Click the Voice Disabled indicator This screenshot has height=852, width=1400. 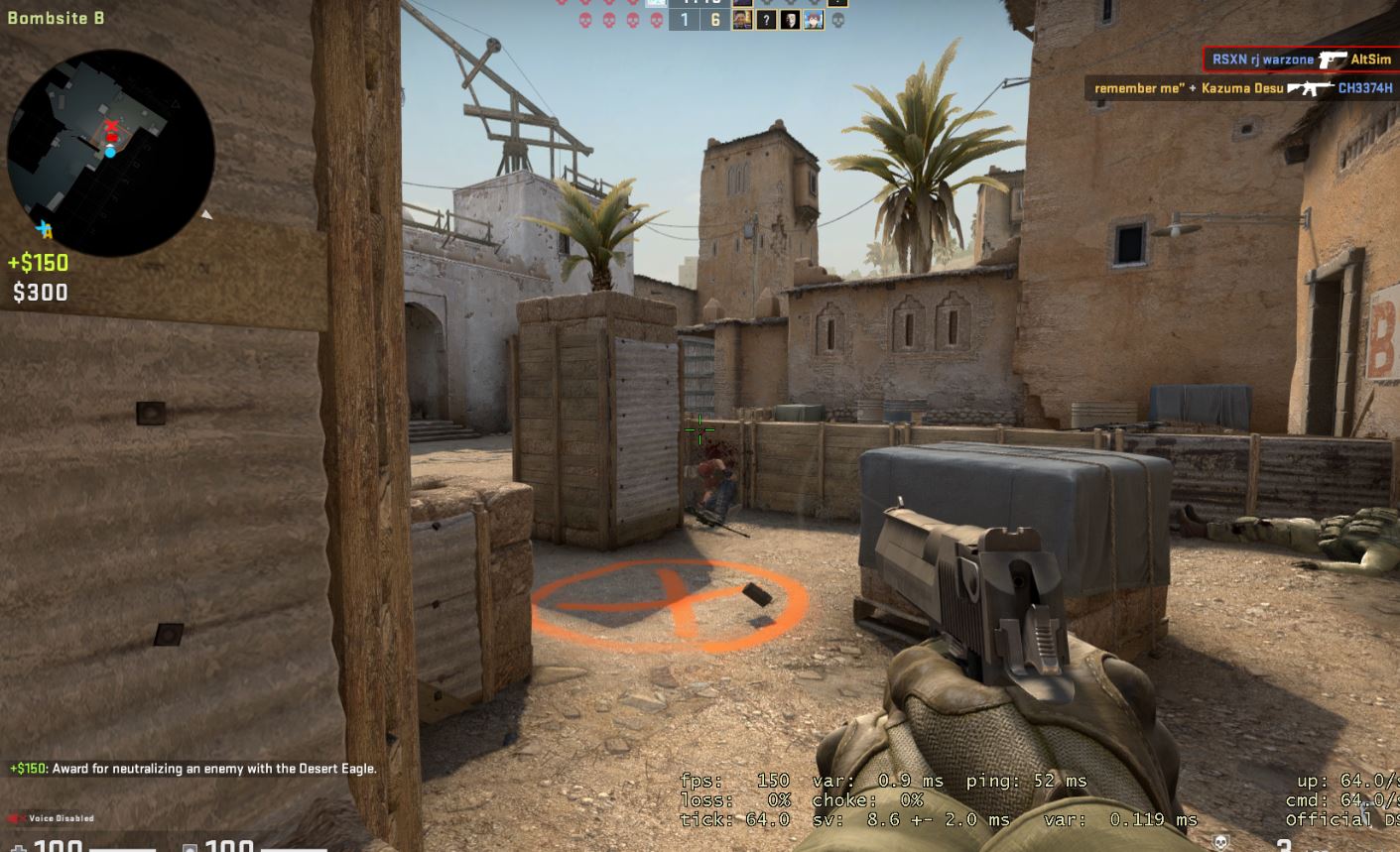pos(52,818)
